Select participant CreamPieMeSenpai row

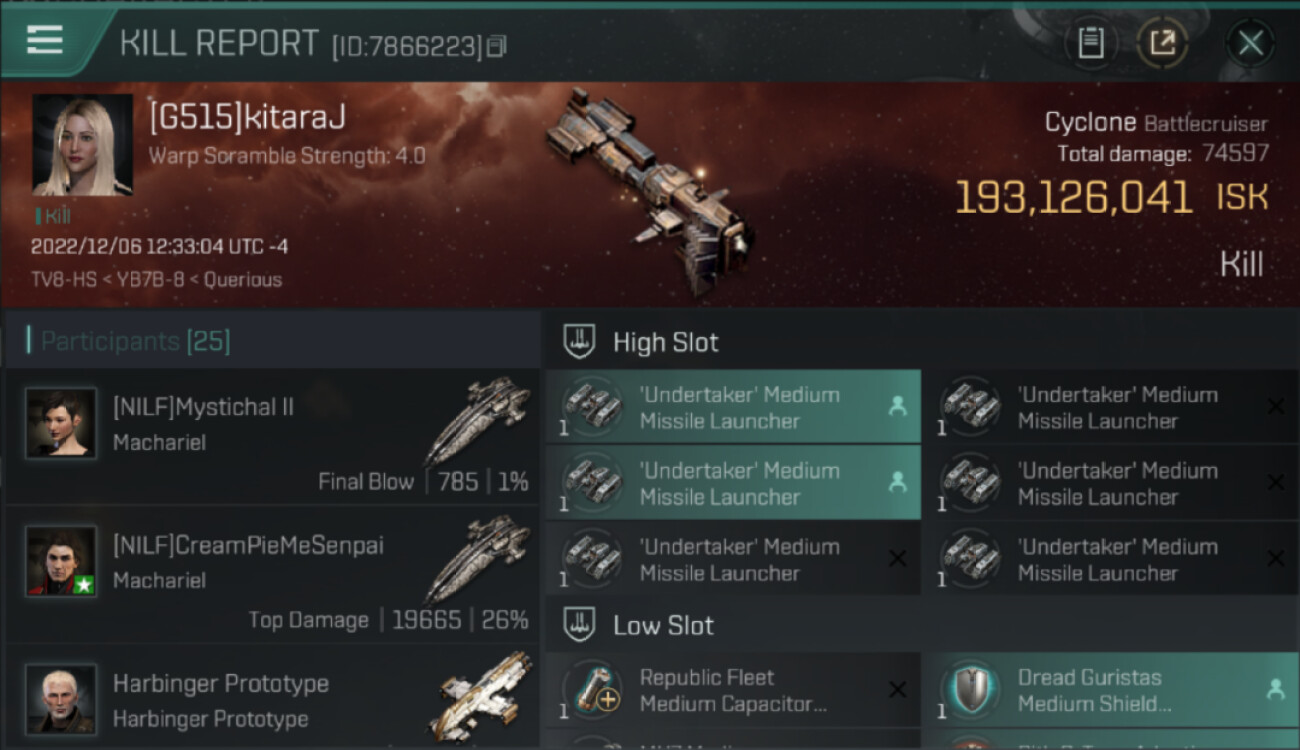coord(272,575)
